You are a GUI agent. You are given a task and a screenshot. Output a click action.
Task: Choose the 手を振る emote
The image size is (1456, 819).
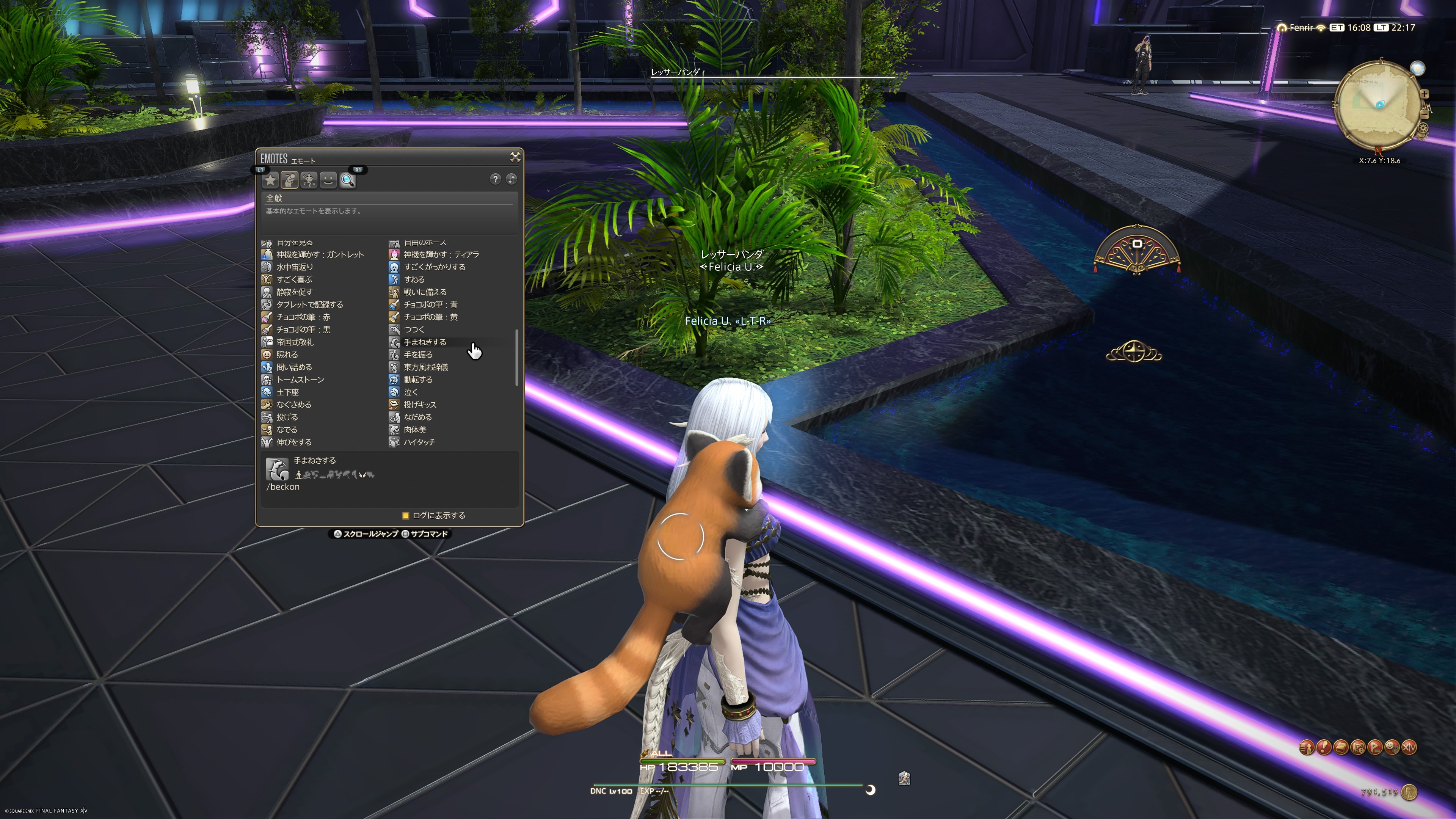click(418, 355)
